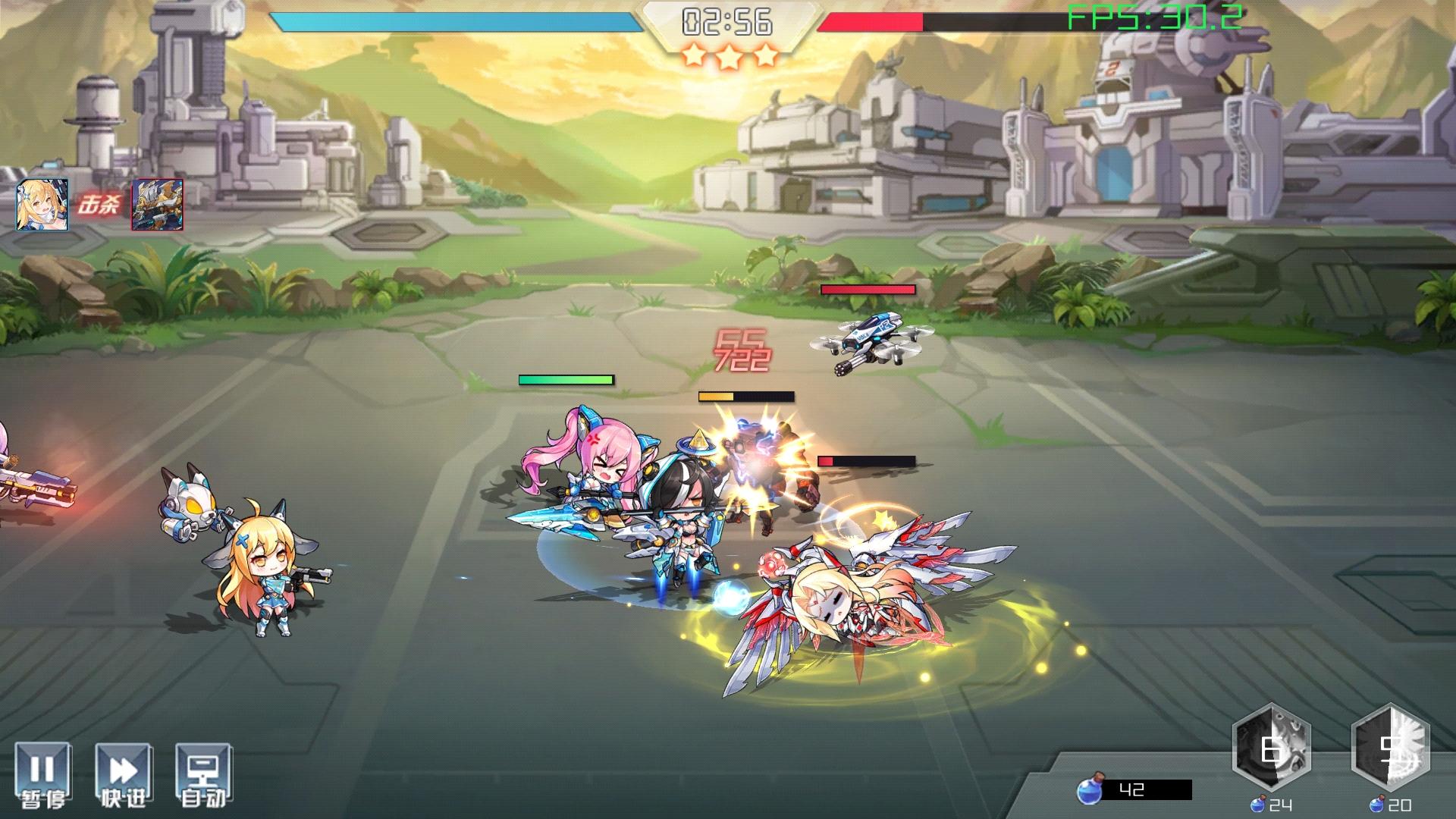Click the 02:56 battle timer banner
Screen dimensions: 1456x819
tap(726, 20)
